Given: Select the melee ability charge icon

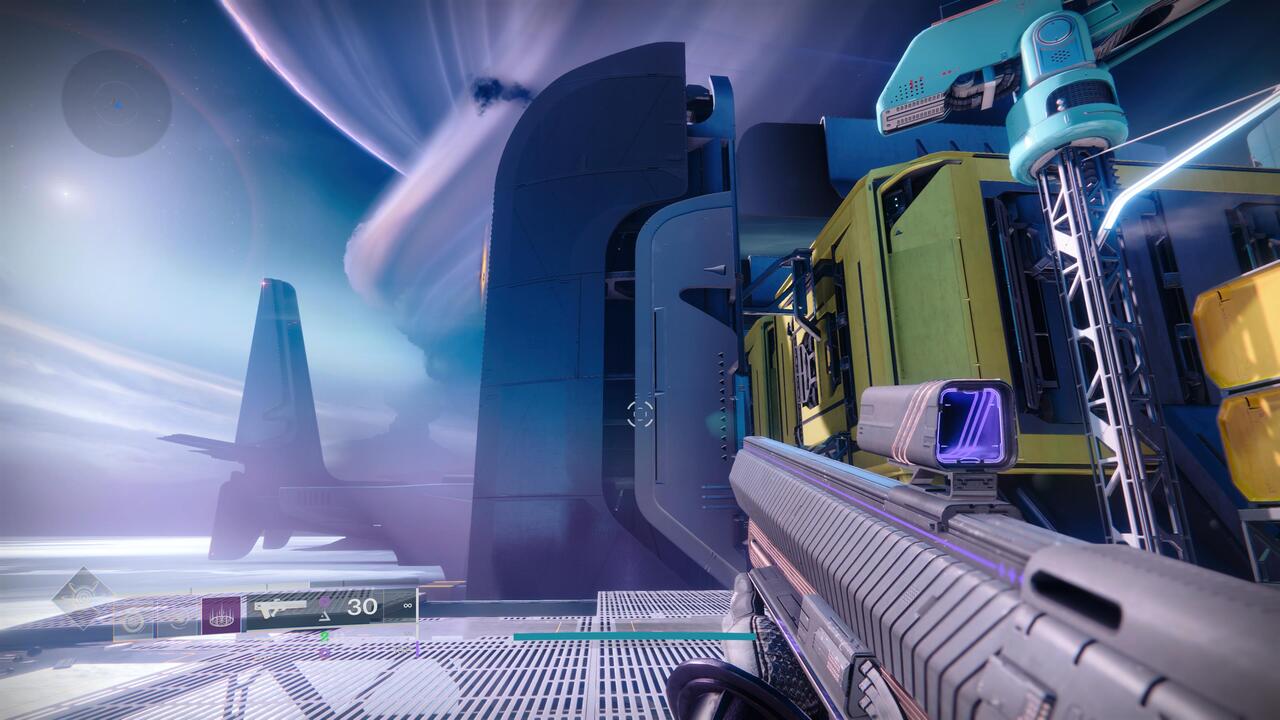Looking at the screenshot, I should point(179,621).
